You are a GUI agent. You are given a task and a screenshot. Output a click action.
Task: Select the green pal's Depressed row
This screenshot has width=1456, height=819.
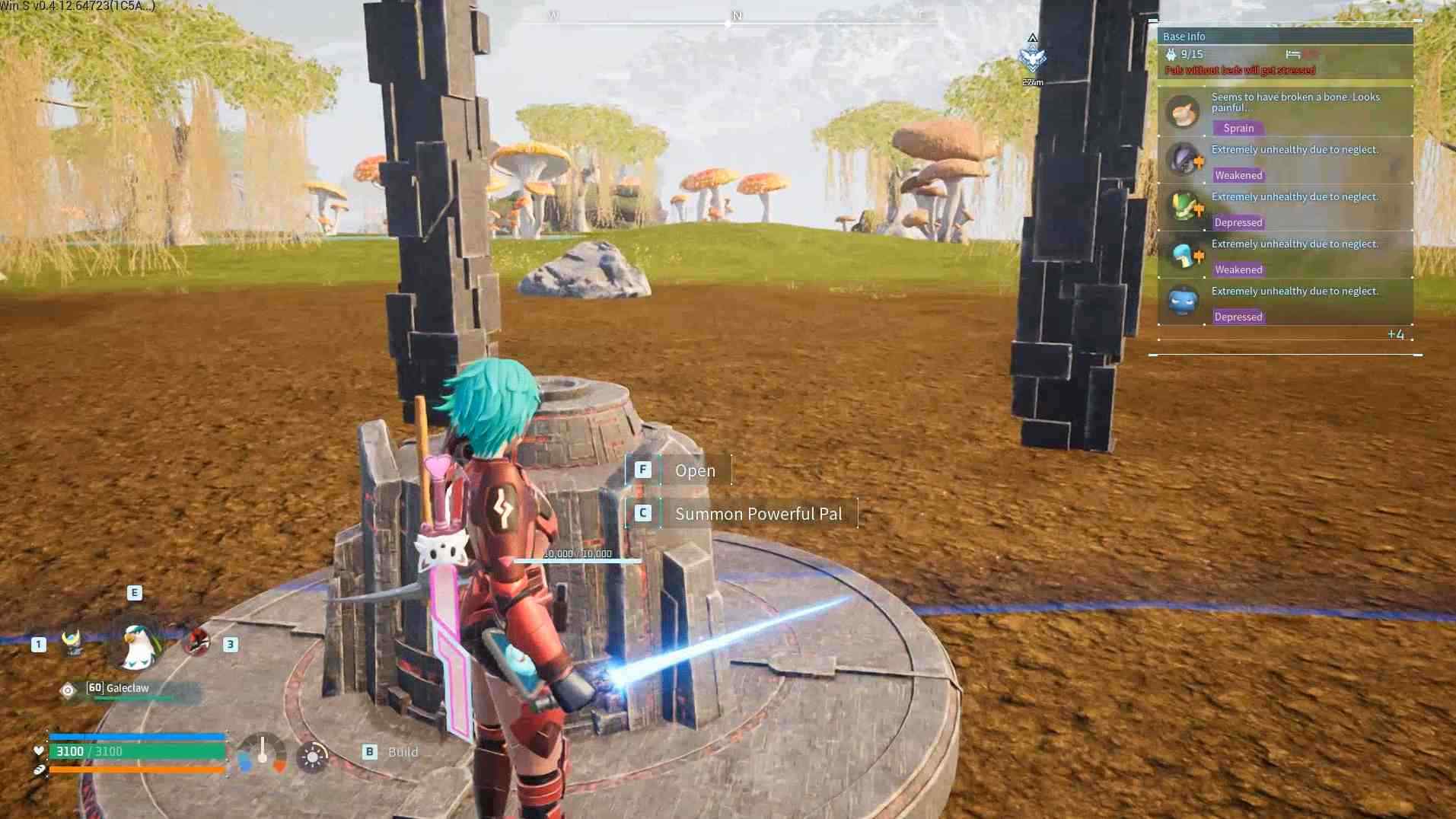pos(1285,208)
